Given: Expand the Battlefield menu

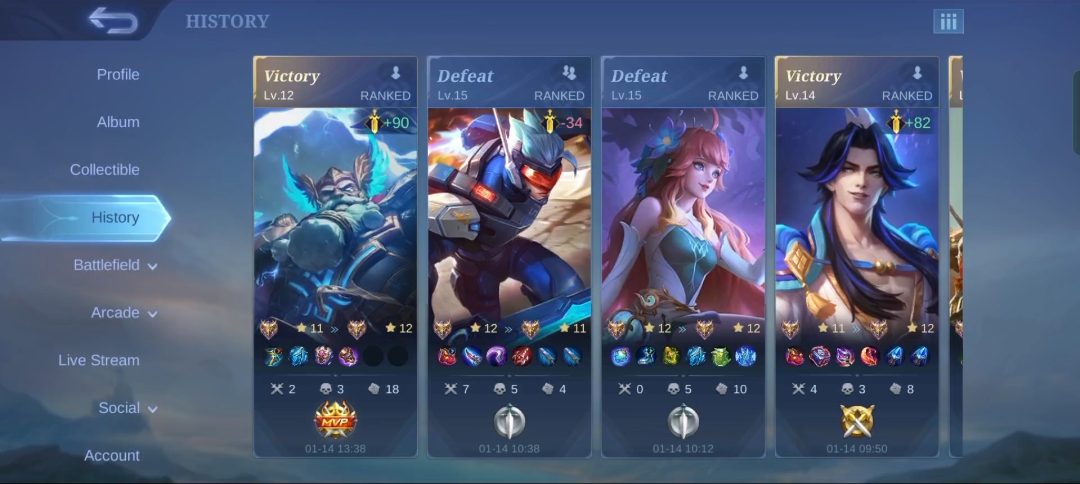Looking at the screenshot, I should pyautogui.click(x=115, y=266).
